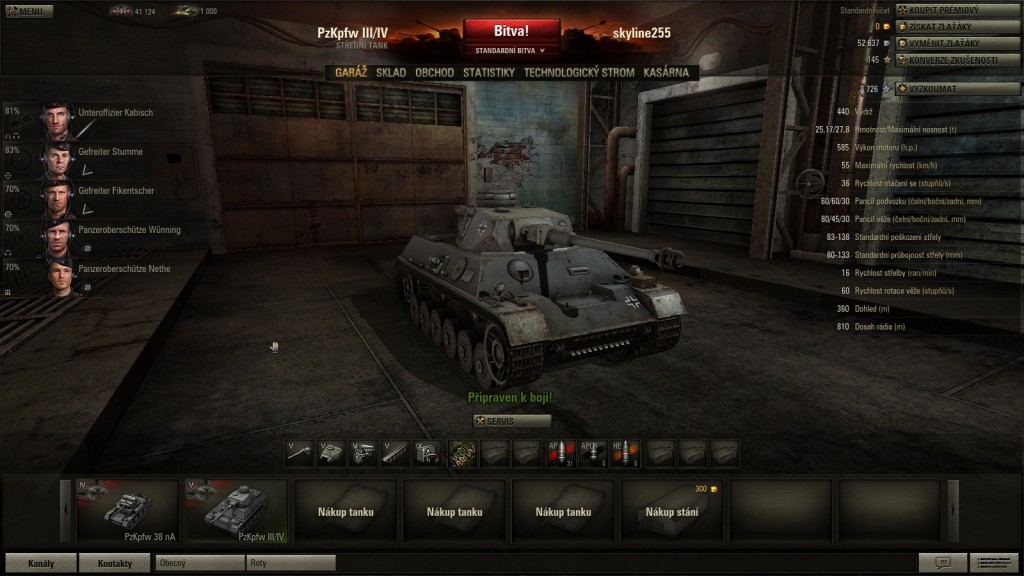Open the Kanály chat channels
The width and height of the screenshot is (1024, 576).
tap(41, 563)
